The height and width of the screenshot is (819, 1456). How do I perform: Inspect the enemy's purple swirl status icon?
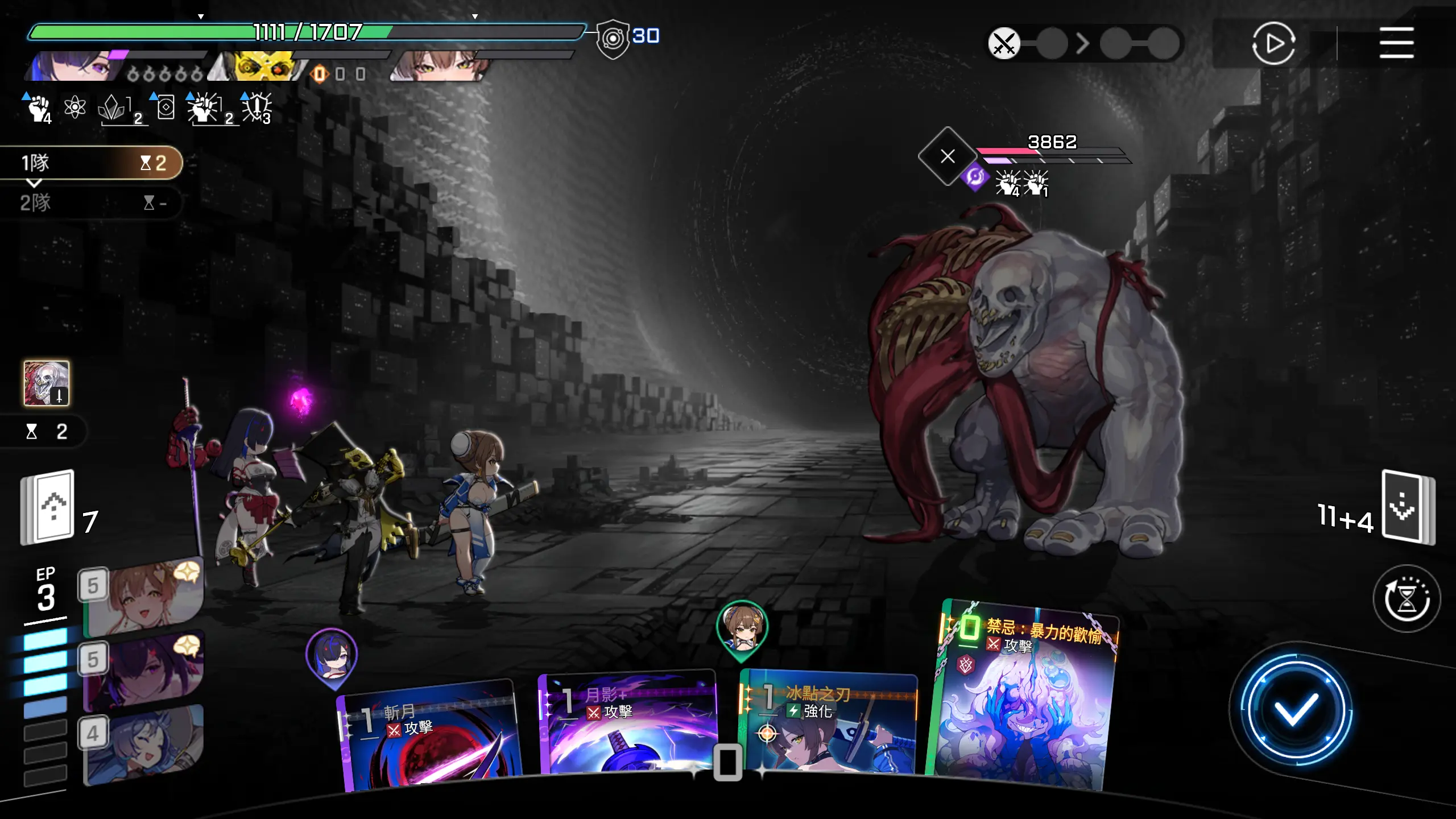974,177
